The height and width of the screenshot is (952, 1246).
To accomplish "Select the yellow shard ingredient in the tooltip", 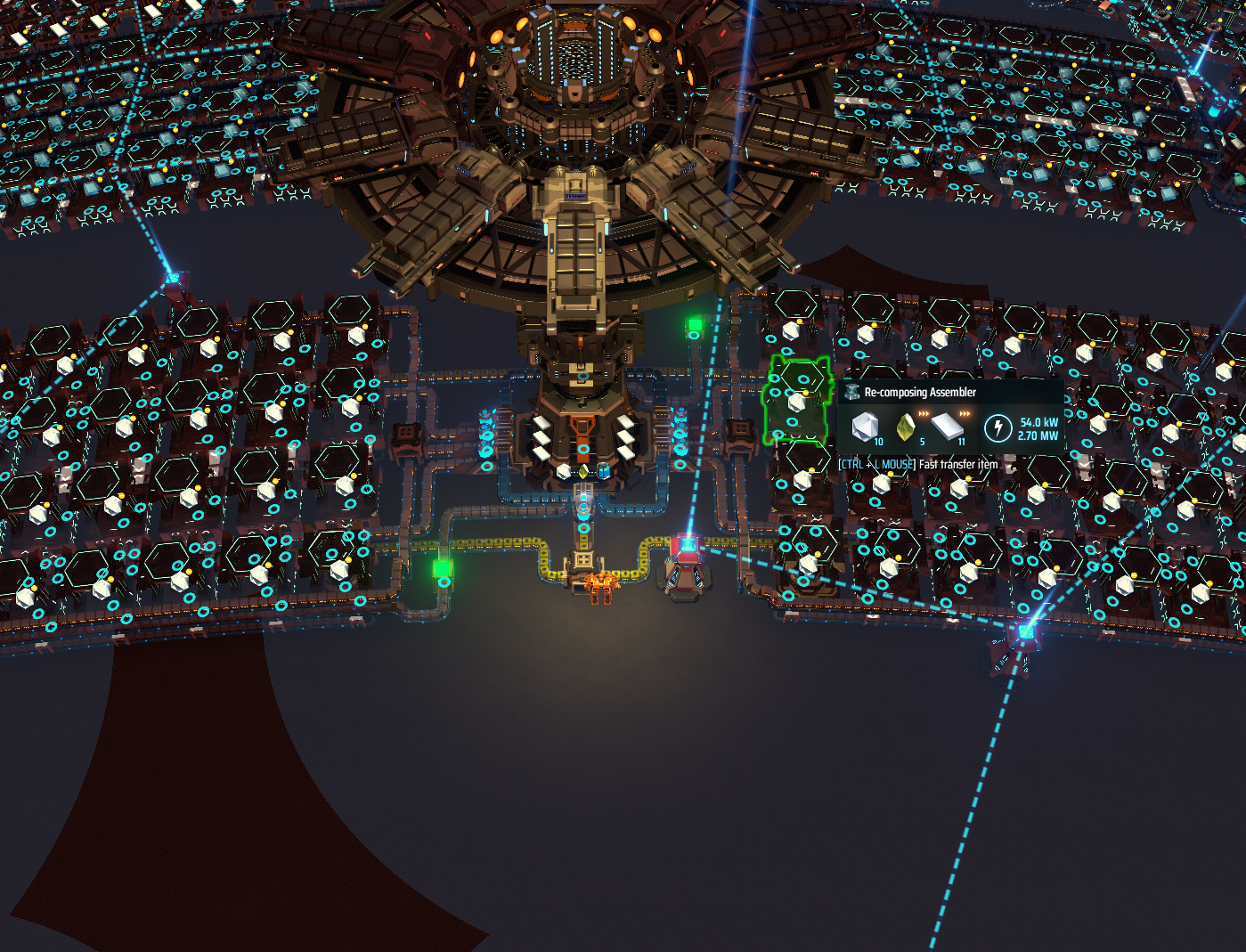I will pyautogui.click(x=906, y=427).
